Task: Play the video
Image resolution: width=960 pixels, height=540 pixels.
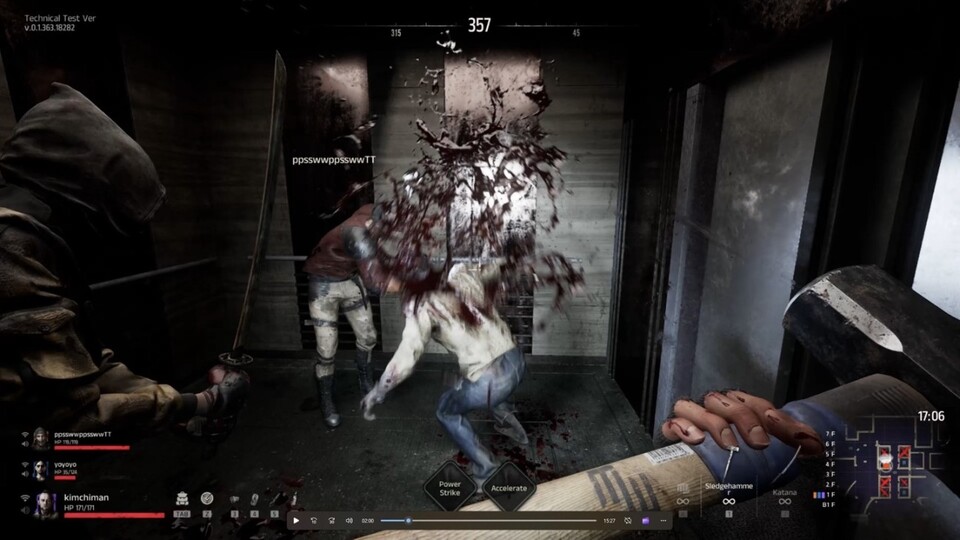Action: 295,520
